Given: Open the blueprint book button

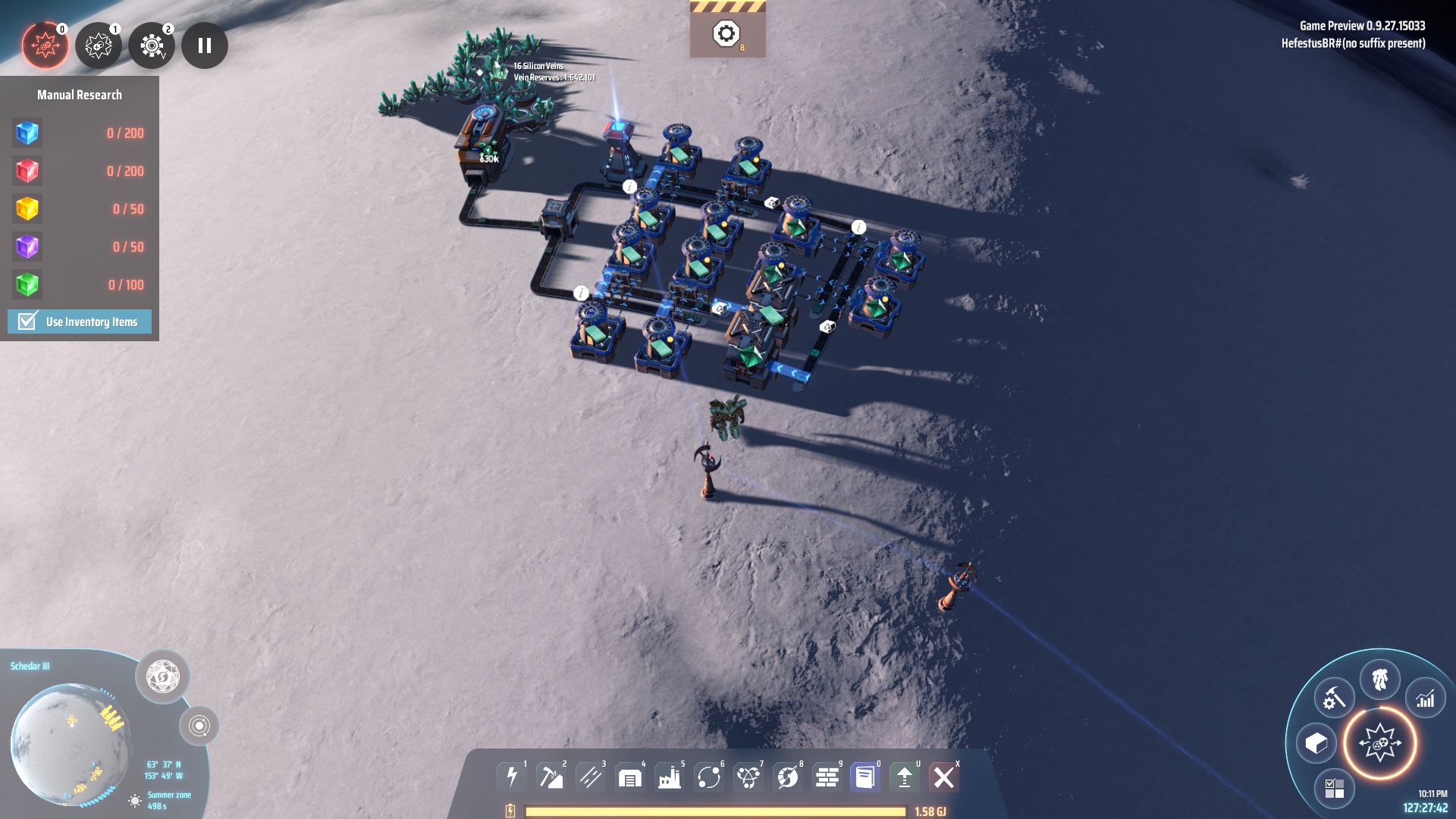Looking at the screenshot, I should 865,777.
